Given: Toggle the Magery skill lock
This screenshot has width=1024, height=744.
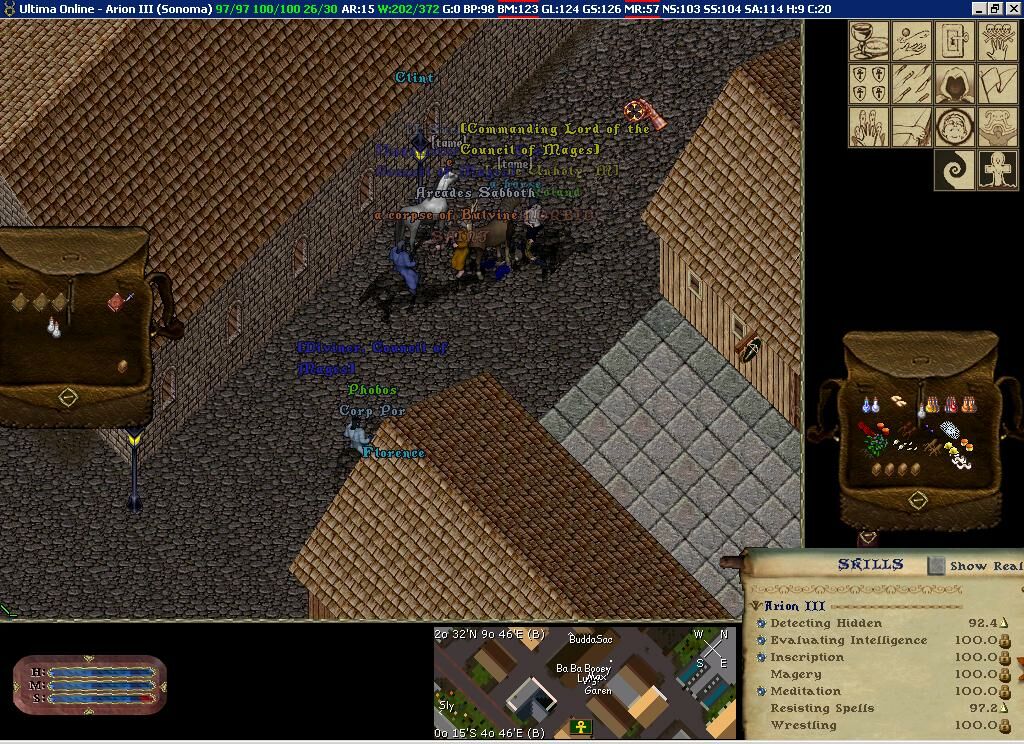Looking at the screenshot, I should point(1005,675).
